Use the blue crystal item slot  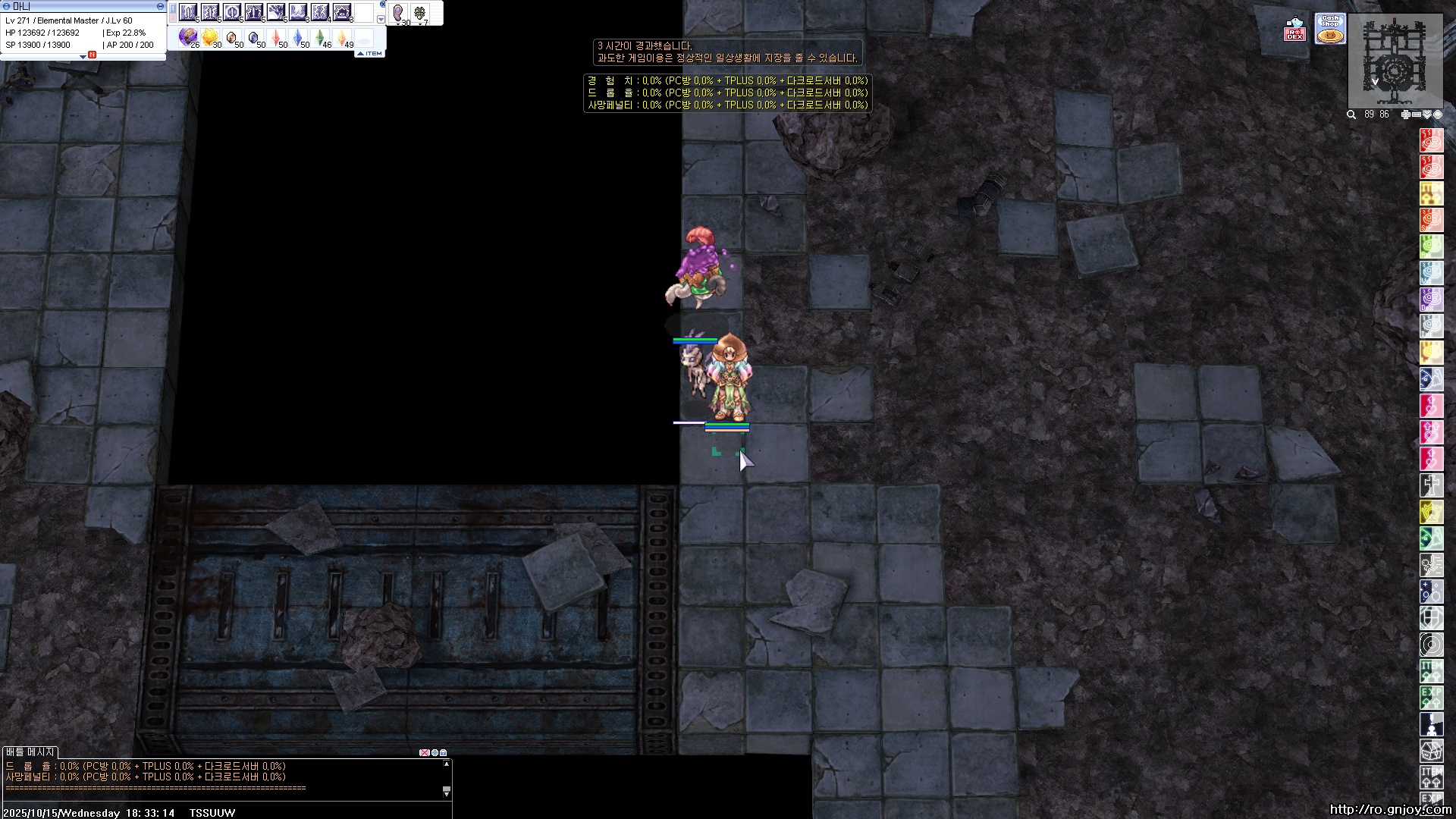pos(298,36)
